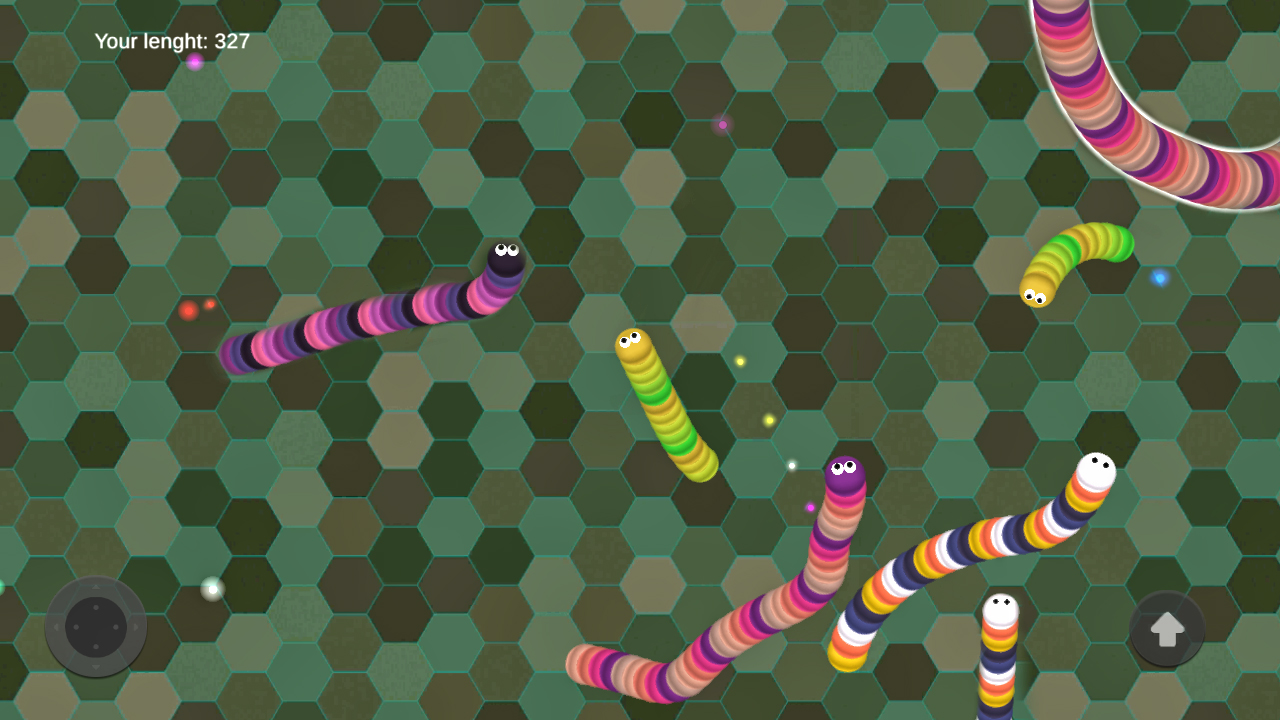
Task: Click the 'Your lenght: 327' score label
Action: 170,42
